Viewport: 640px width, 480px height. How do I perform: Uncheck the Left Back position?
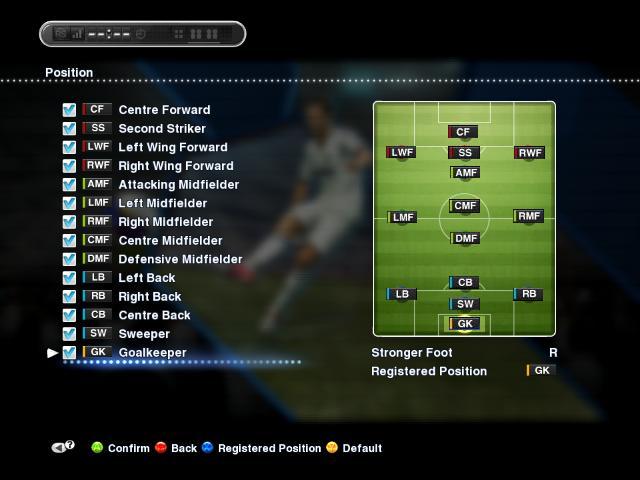[69, 278]
